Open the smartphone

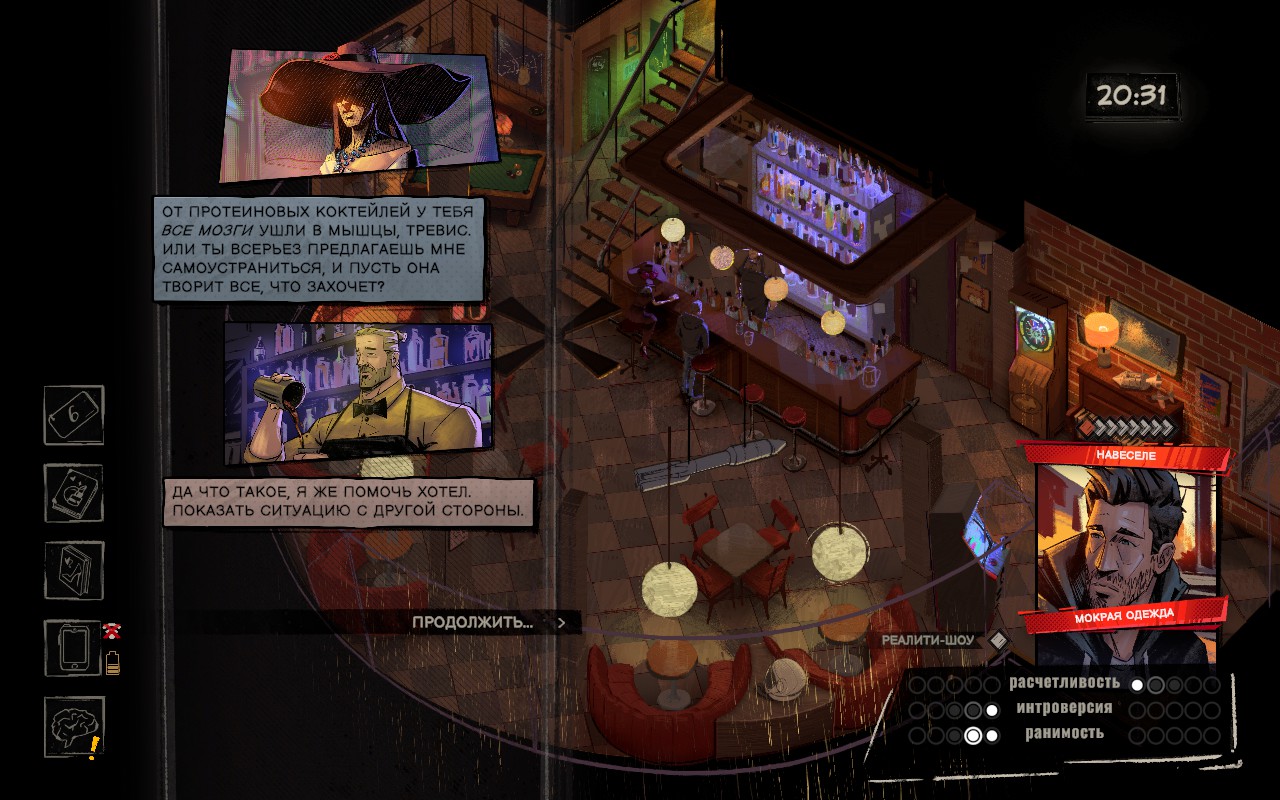pyautogui.click(x=73, y=648)
